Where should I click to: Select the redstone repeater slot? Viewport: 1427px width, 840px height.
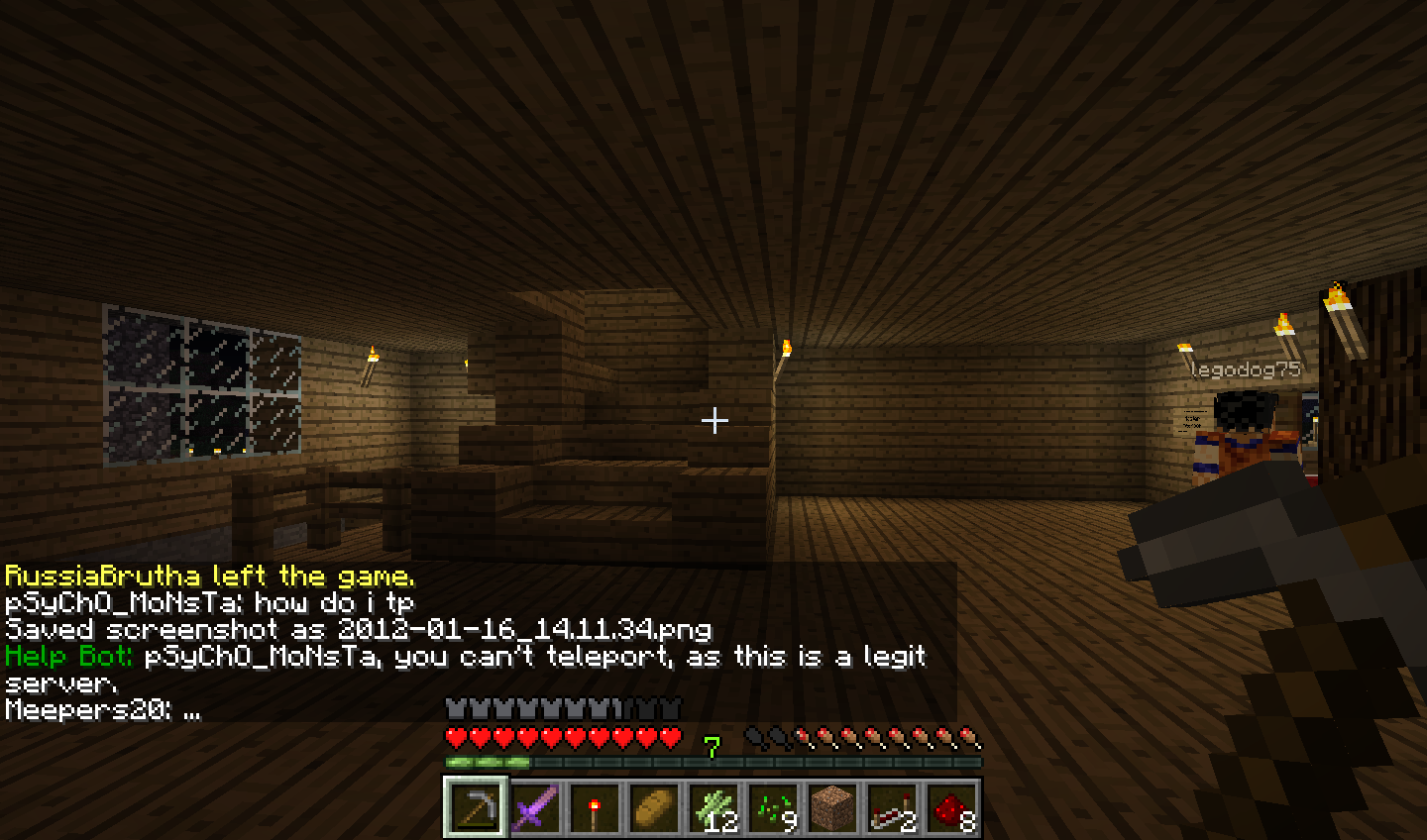pyautogui.click(x=893, y=807)
